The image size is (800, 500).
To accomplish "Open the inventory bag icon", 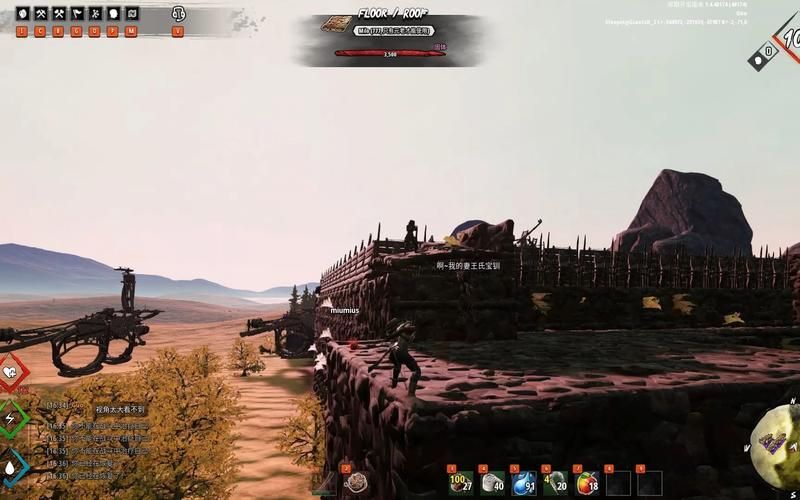I will pos(23,14).
